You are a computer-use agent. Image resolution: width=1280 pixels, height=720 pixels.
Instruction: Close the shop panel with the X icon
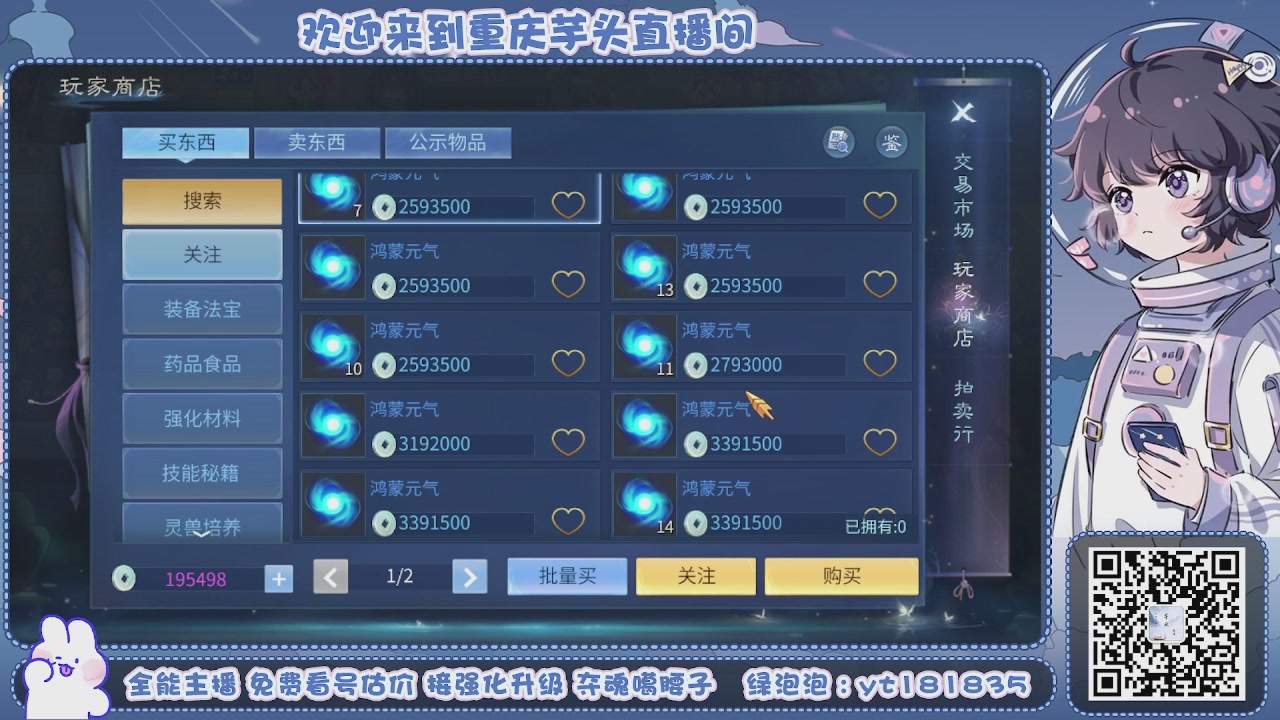point(962,113)
